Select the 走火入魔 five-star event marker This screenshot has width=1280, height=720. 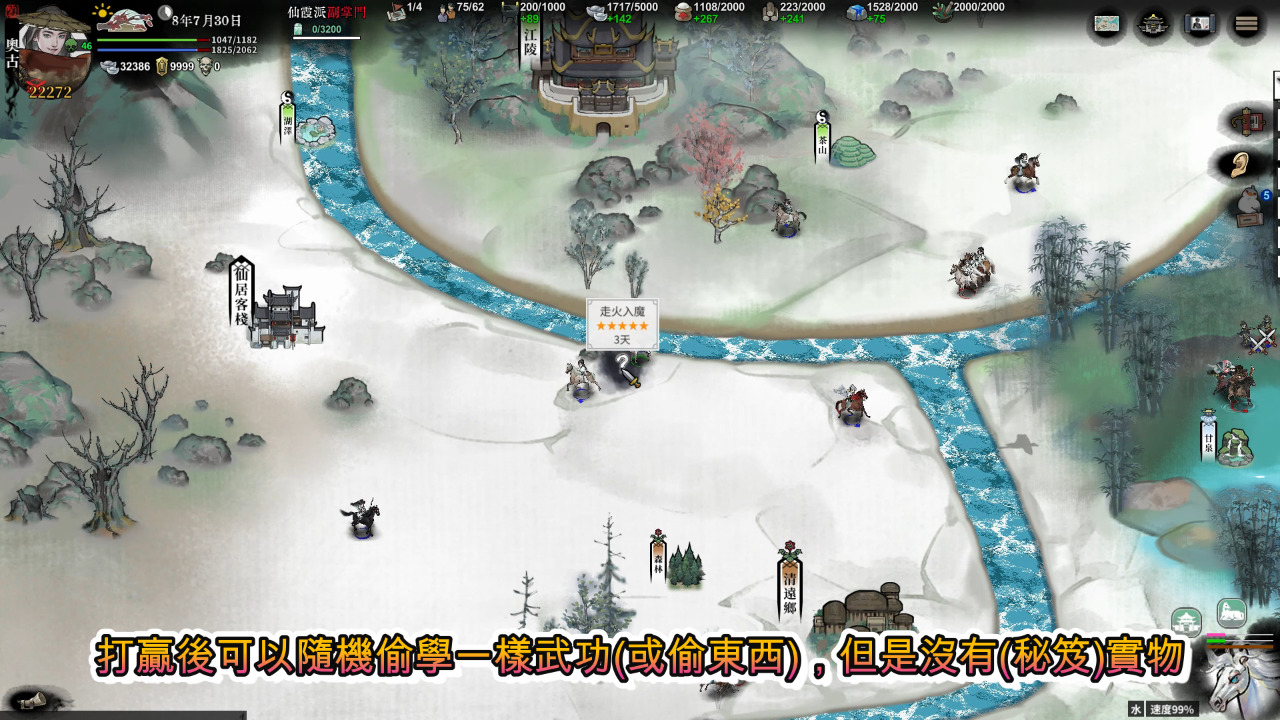click(x=622, y=325)
